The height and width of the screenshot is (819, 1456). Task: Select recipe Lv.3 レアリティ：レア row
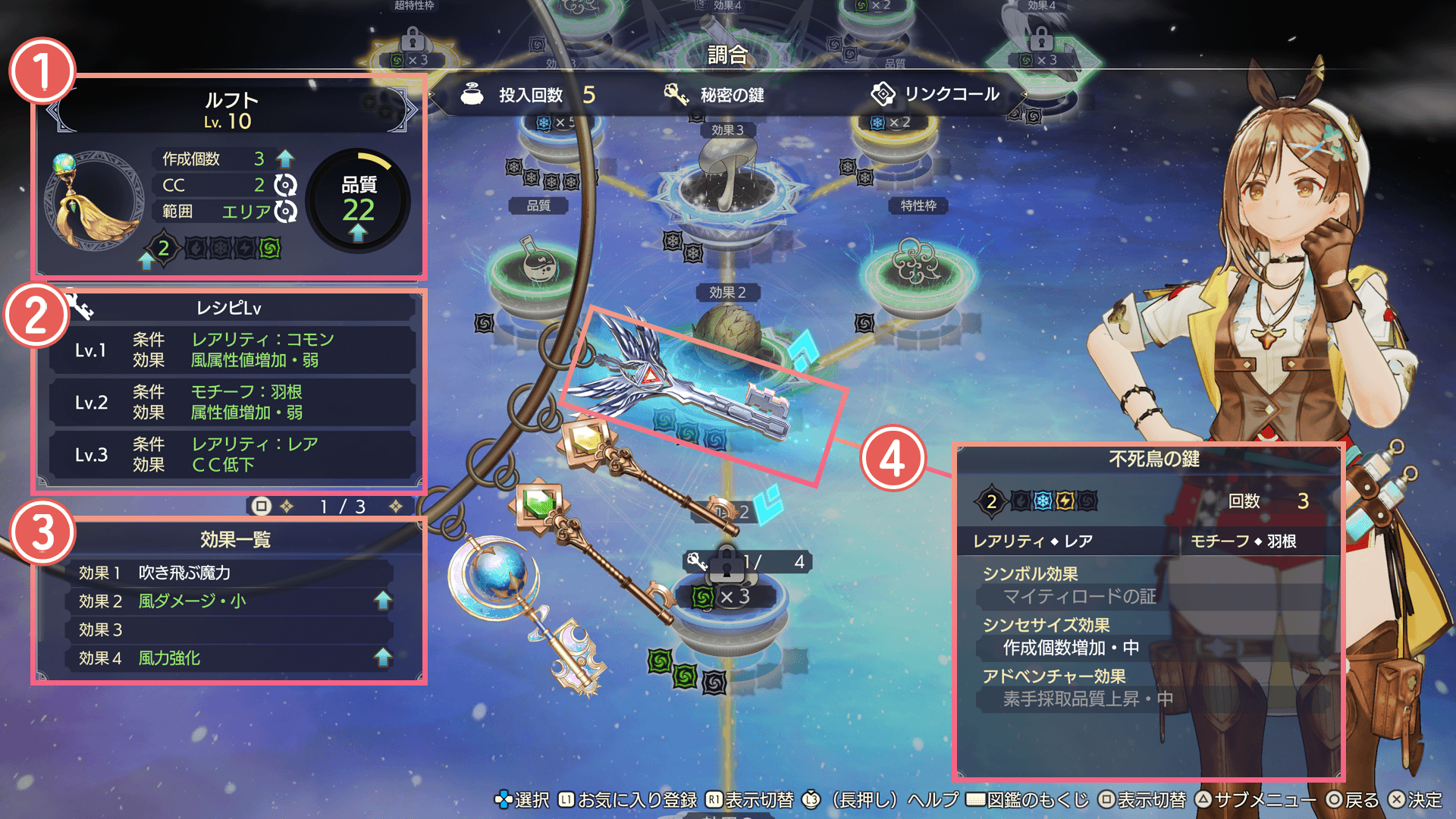click(x=232, y=454)
